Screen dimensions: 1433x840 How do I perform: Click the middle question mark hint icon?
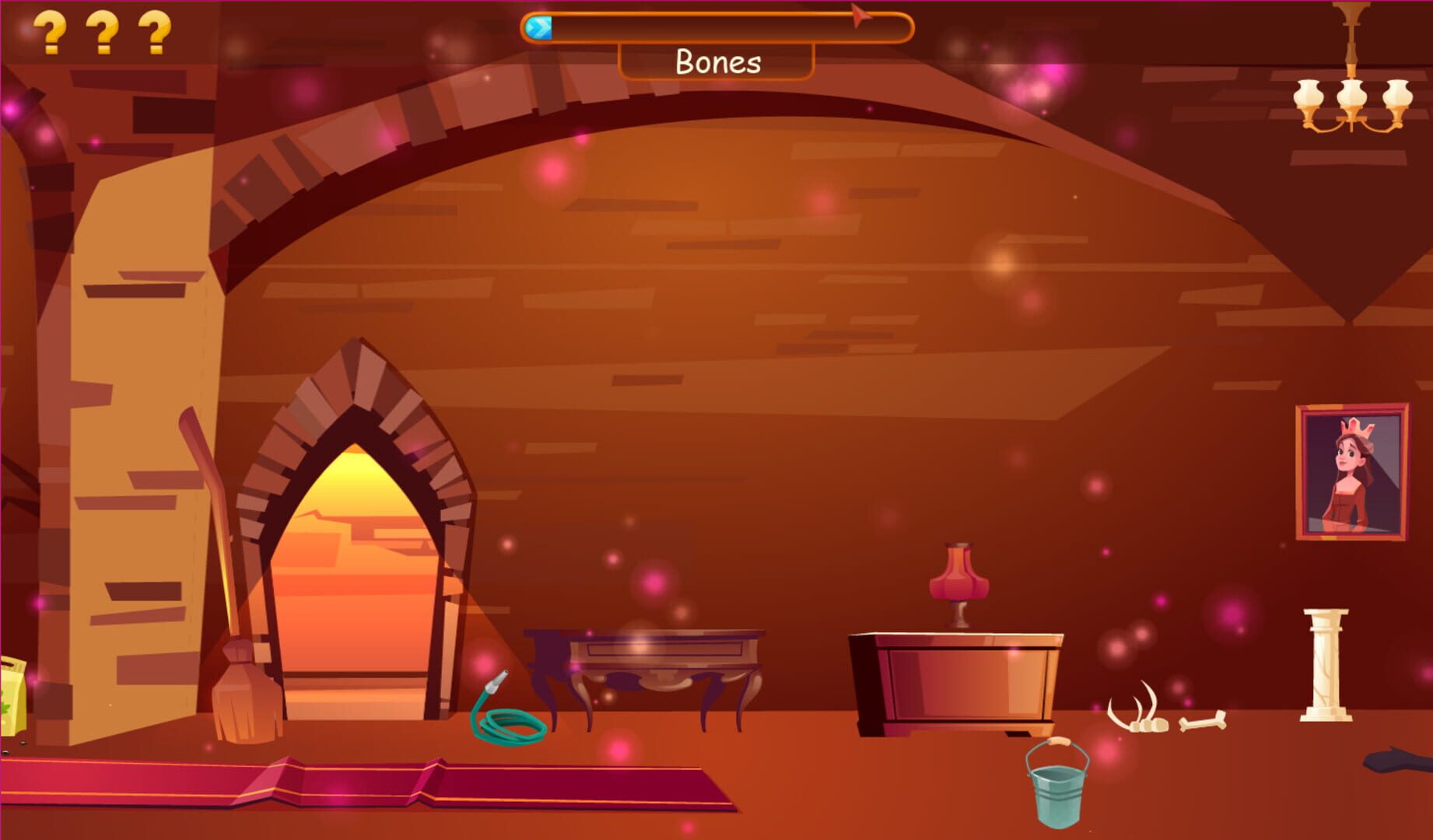click(x=103, y=31)
